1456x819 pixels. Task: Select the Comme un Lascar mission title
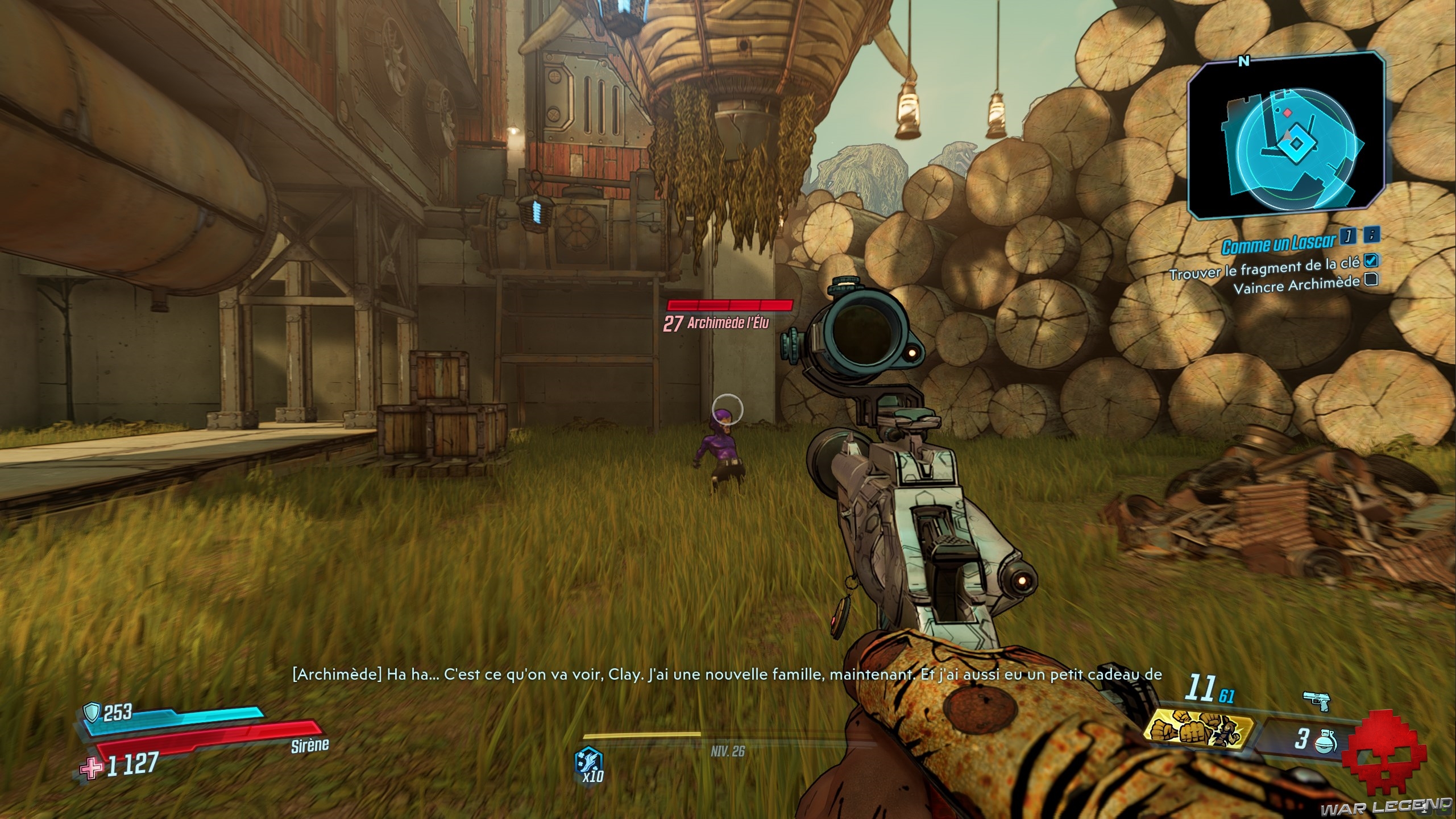[x=1278, y=245]
